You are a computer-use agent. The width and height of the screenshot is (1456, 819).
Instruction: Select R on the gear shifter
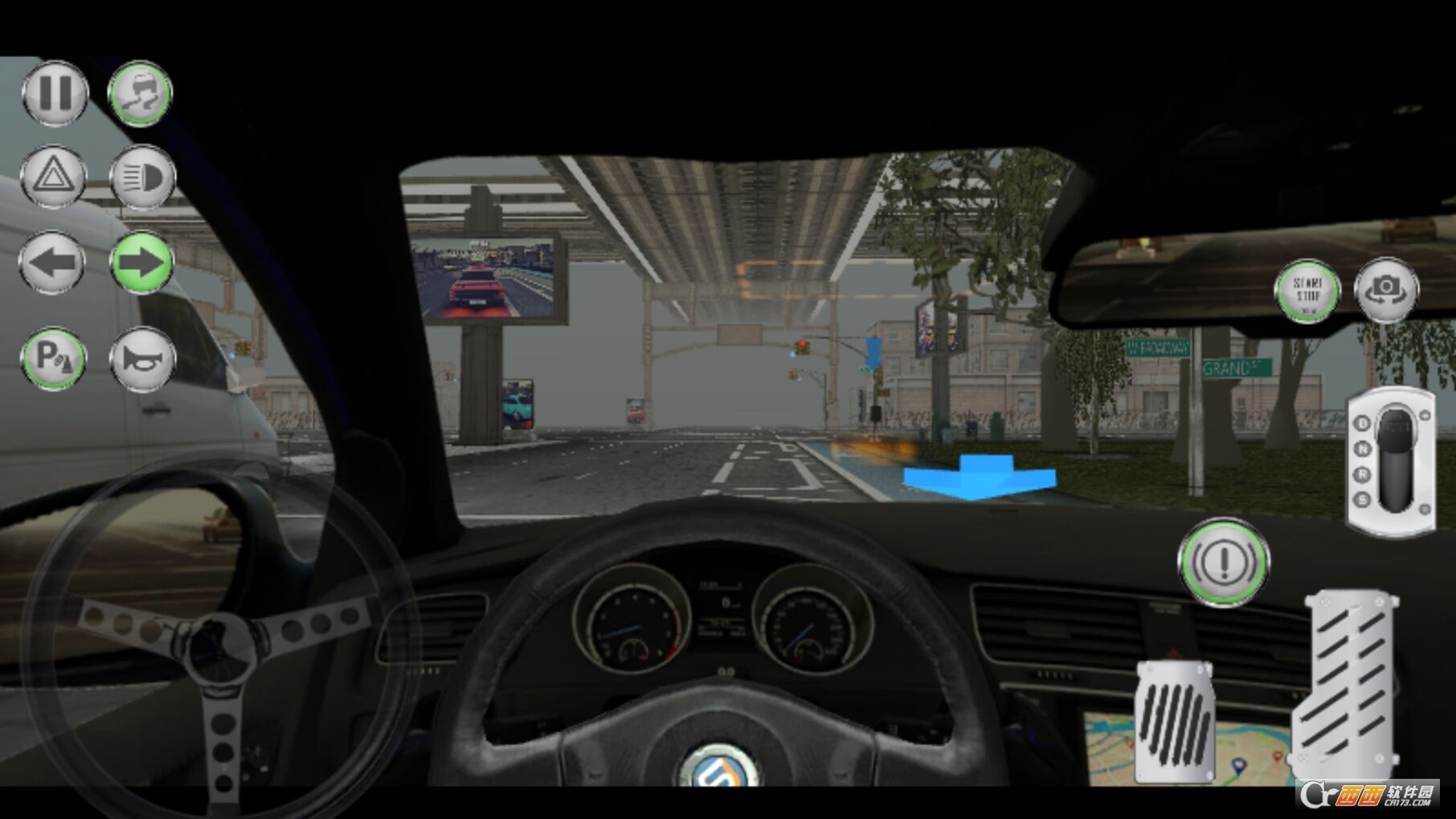click(x=1363, y=473)
